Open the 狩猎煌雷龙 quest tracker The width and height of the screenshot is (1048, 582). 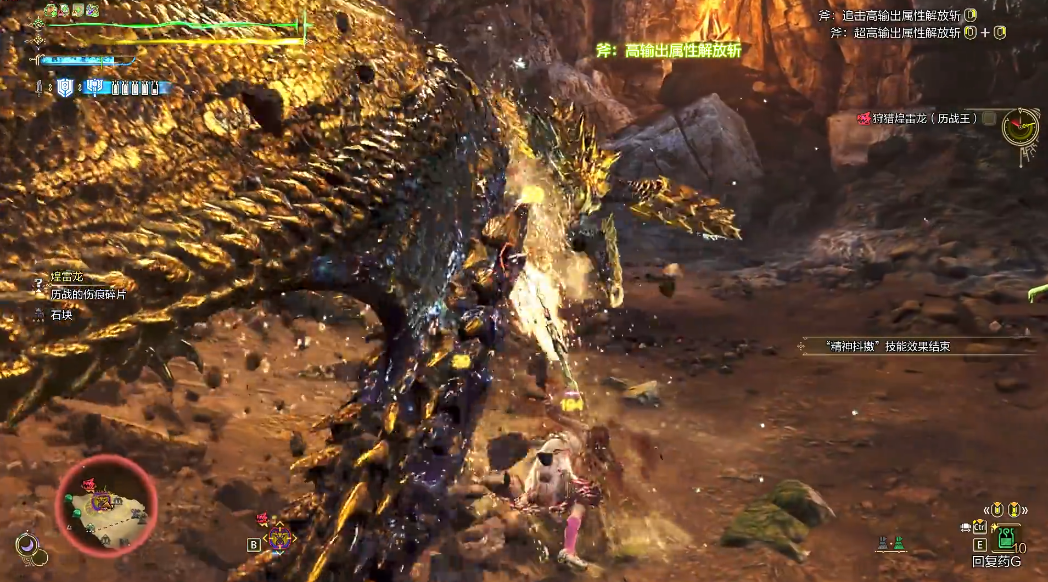coord(917,119)
